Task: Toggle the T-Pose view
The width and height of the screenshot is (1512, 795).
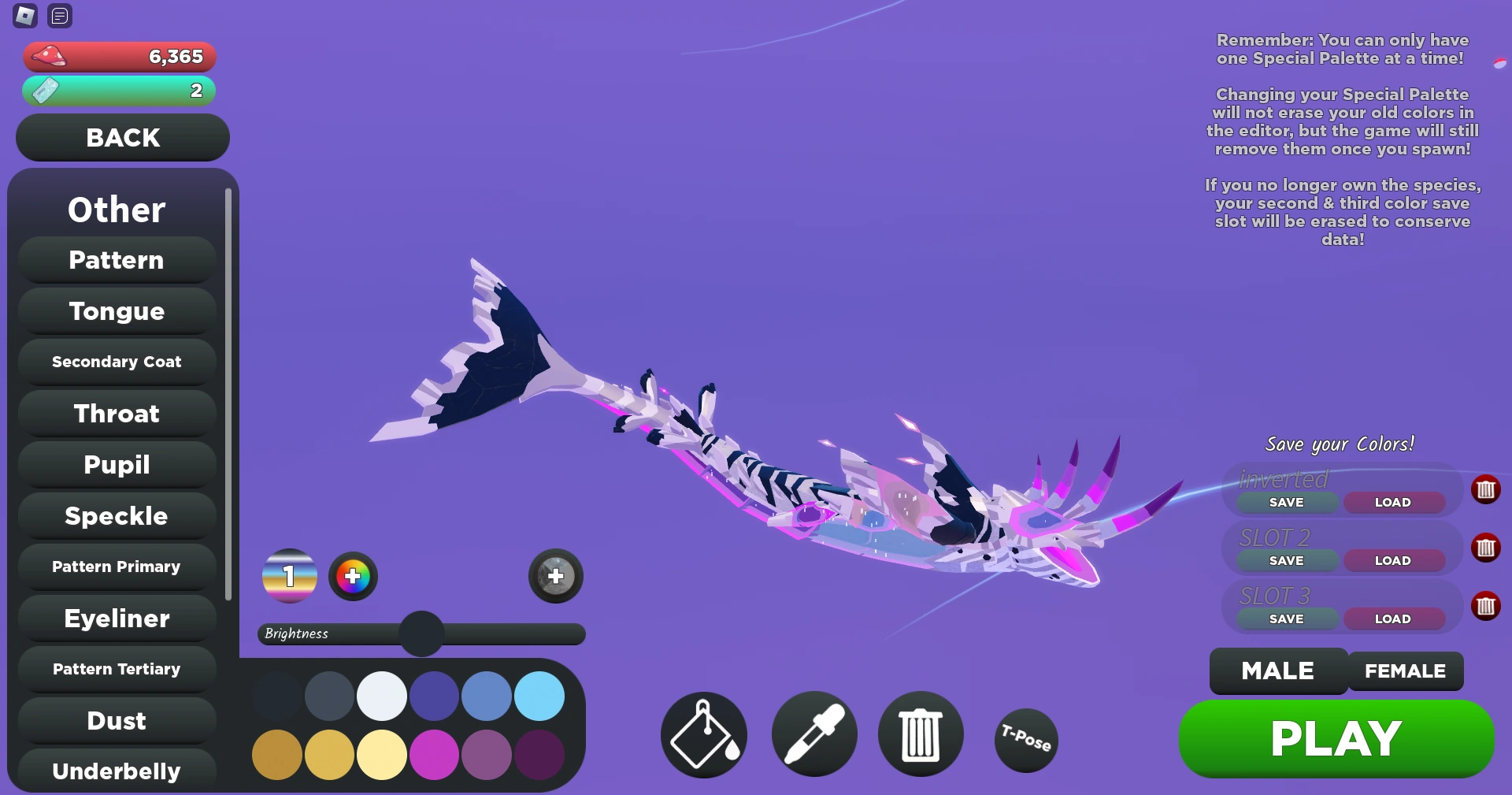Action: coord(1025,739)
